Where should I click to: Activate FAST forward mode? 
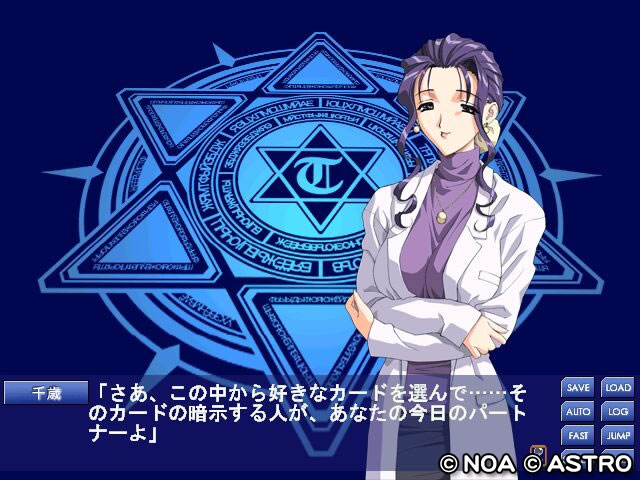[578, 436]
